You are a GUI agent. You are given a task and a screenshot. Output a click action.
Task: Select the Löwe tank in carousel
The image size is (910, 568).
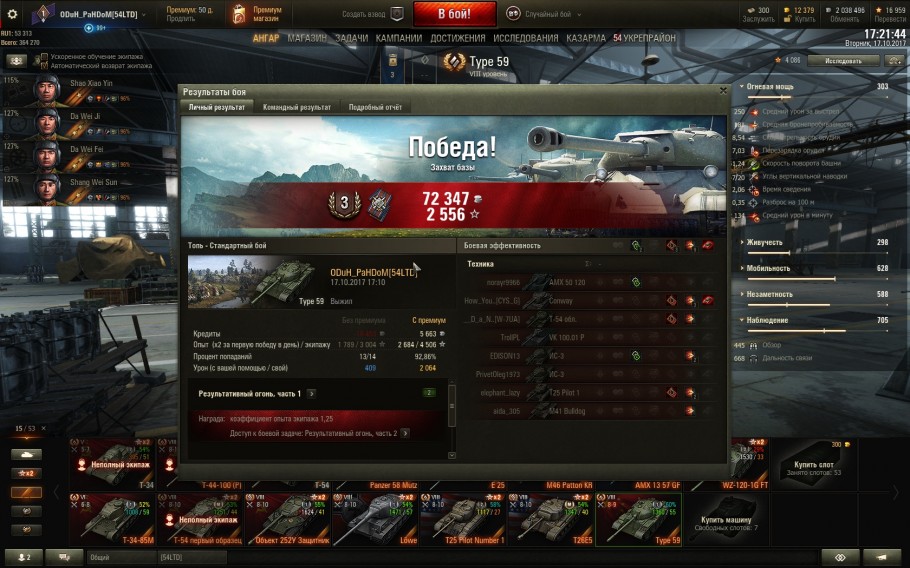click(371, 517)
